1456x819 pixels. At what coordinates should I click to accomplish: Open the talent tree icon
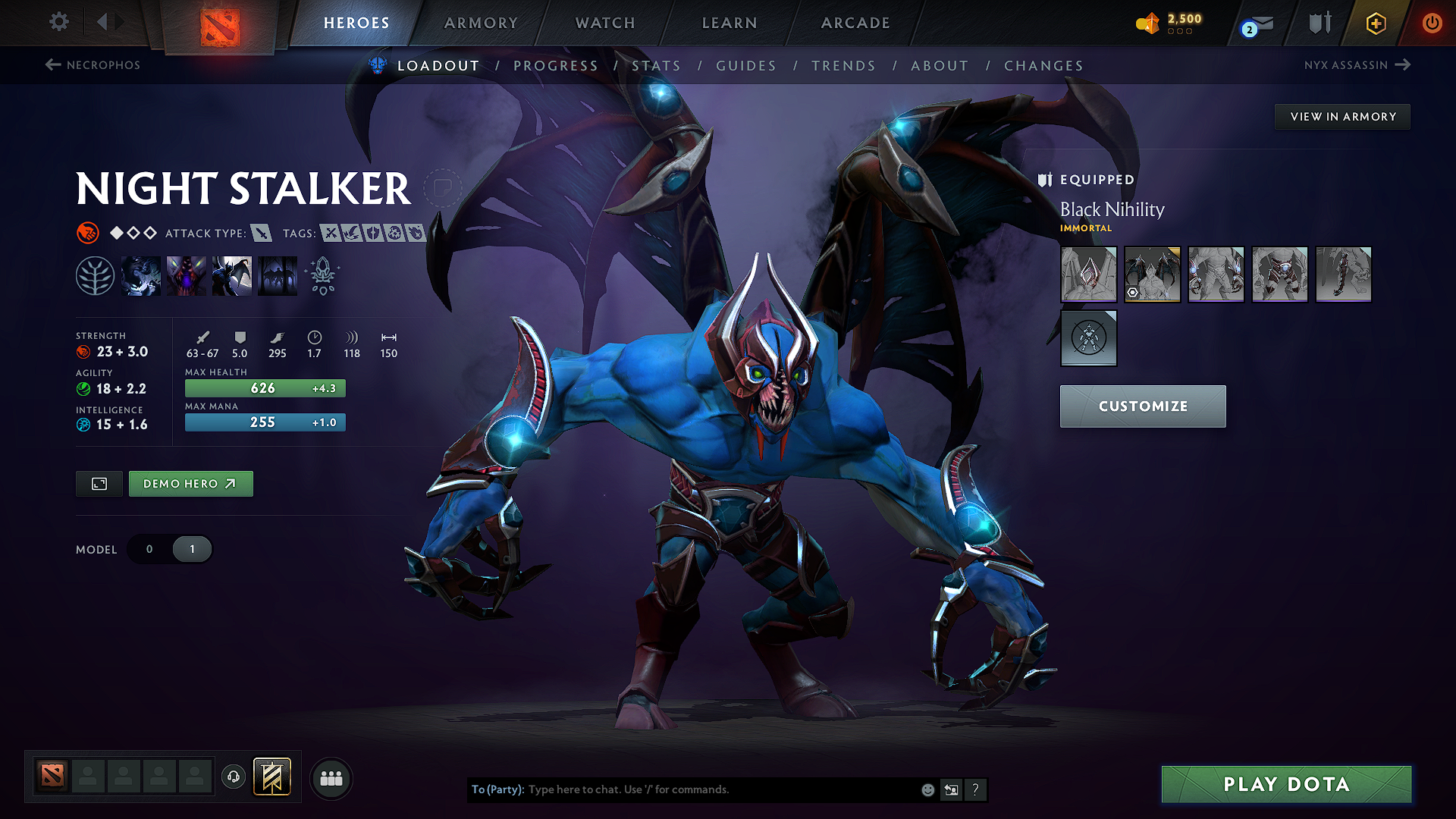(96, 275)
